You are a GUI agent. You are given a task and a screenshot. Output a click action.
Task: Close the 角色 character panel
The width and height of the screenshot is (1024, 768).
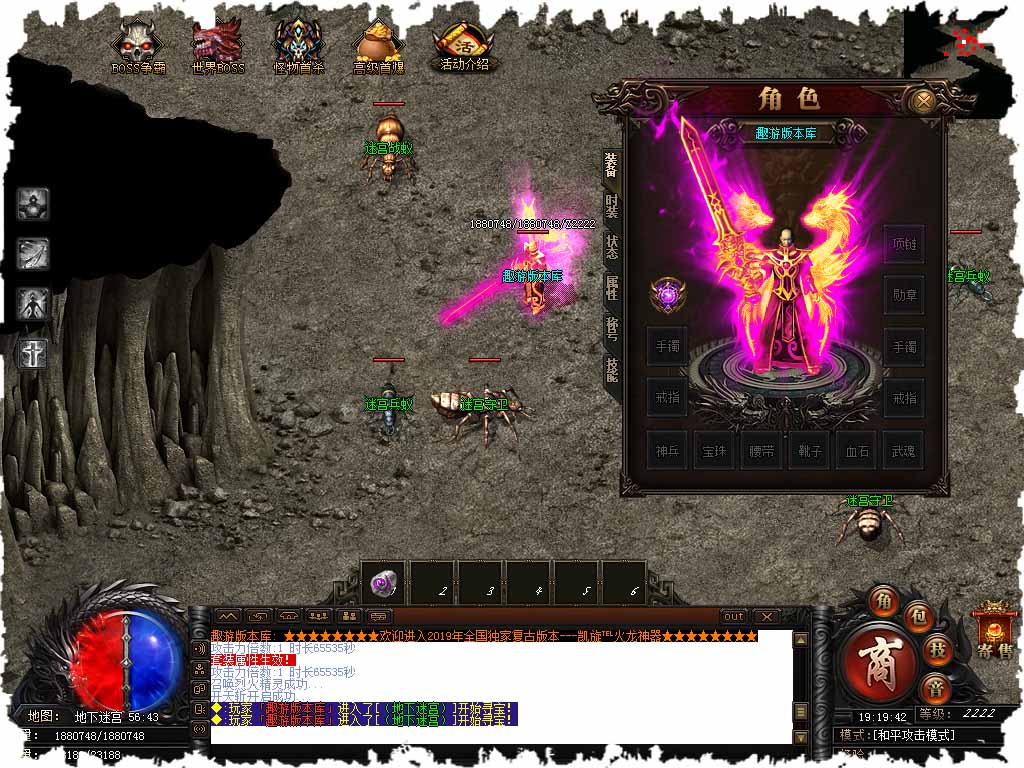pyautogui.click(x=924, y=100)
